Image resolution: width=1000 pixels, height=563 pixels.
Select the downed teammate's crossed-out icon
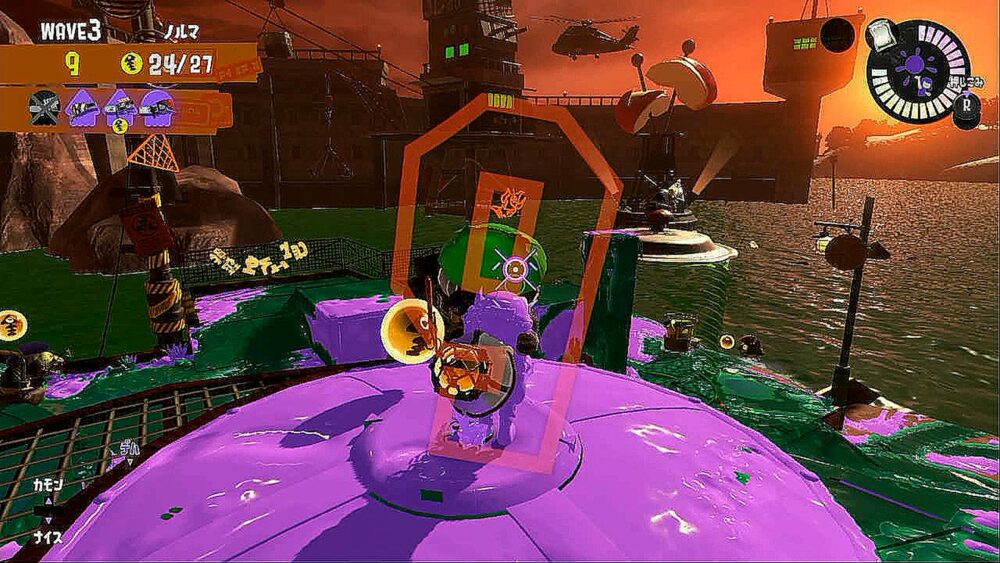tap(46, 107)
